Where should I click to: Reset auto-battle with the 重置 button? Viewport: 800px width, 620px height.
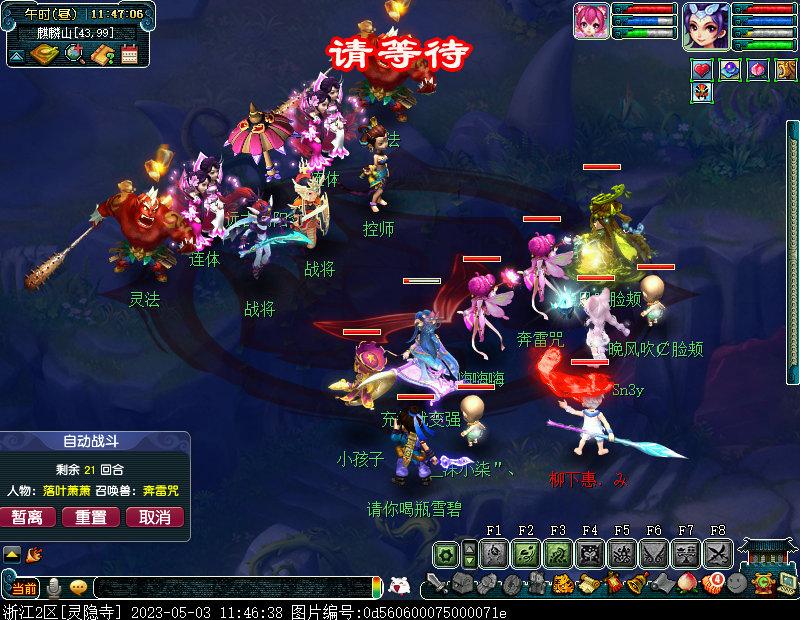91,517
